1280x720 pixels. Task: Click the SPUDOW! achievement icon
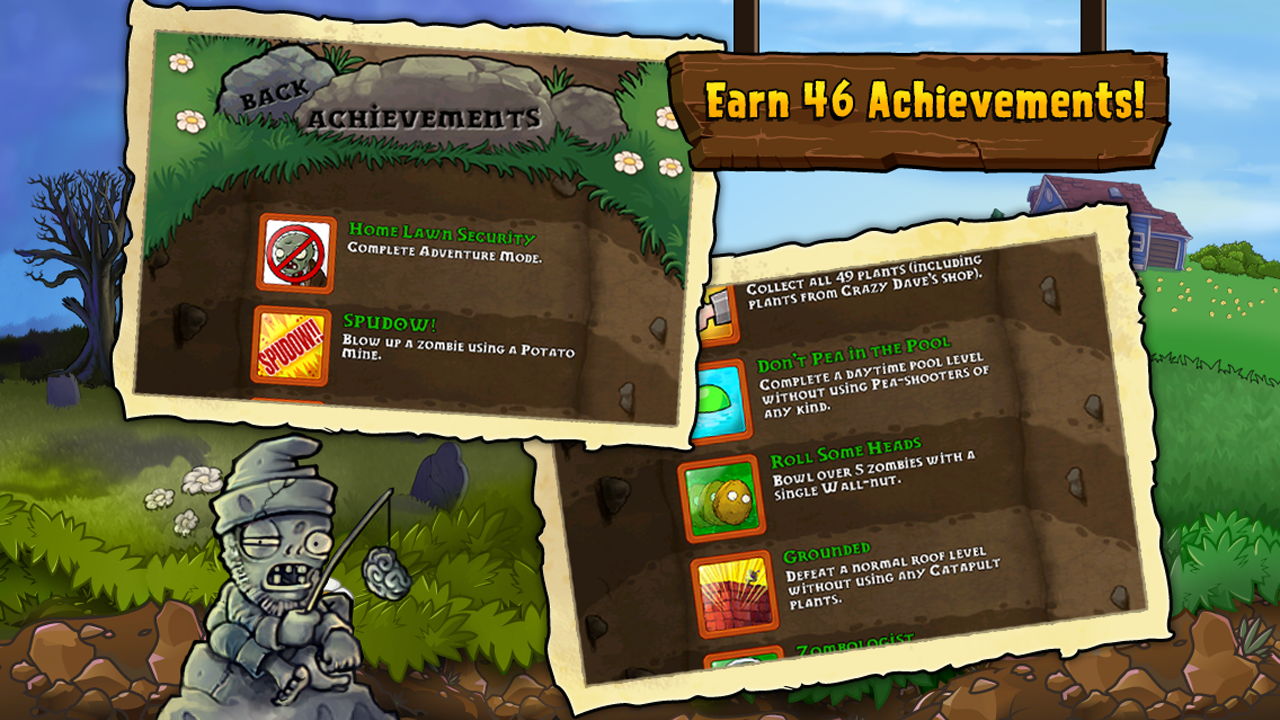click(x=294, y=342)
